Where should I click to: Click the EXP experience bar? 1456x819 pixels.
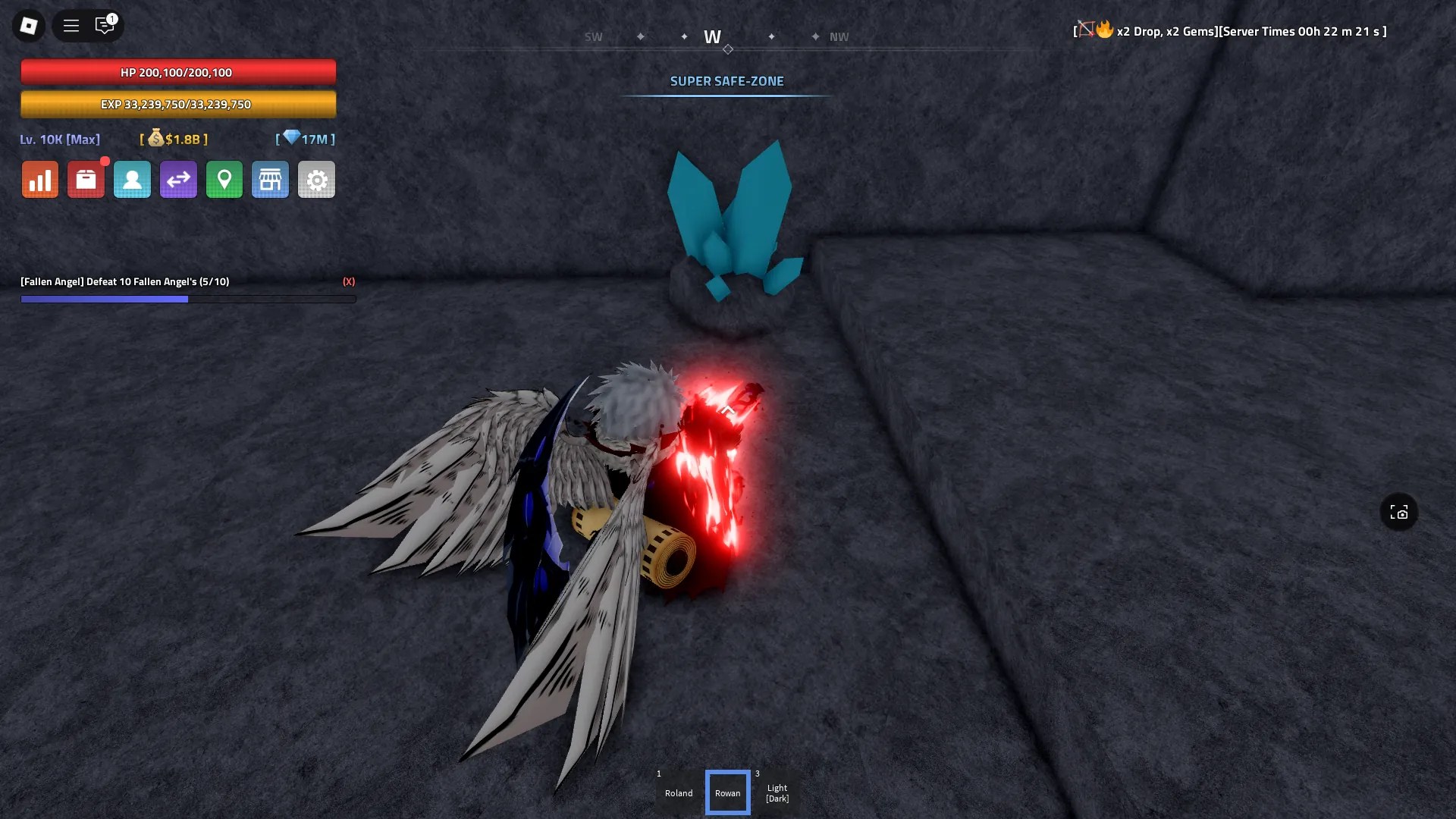pos(178,104)
